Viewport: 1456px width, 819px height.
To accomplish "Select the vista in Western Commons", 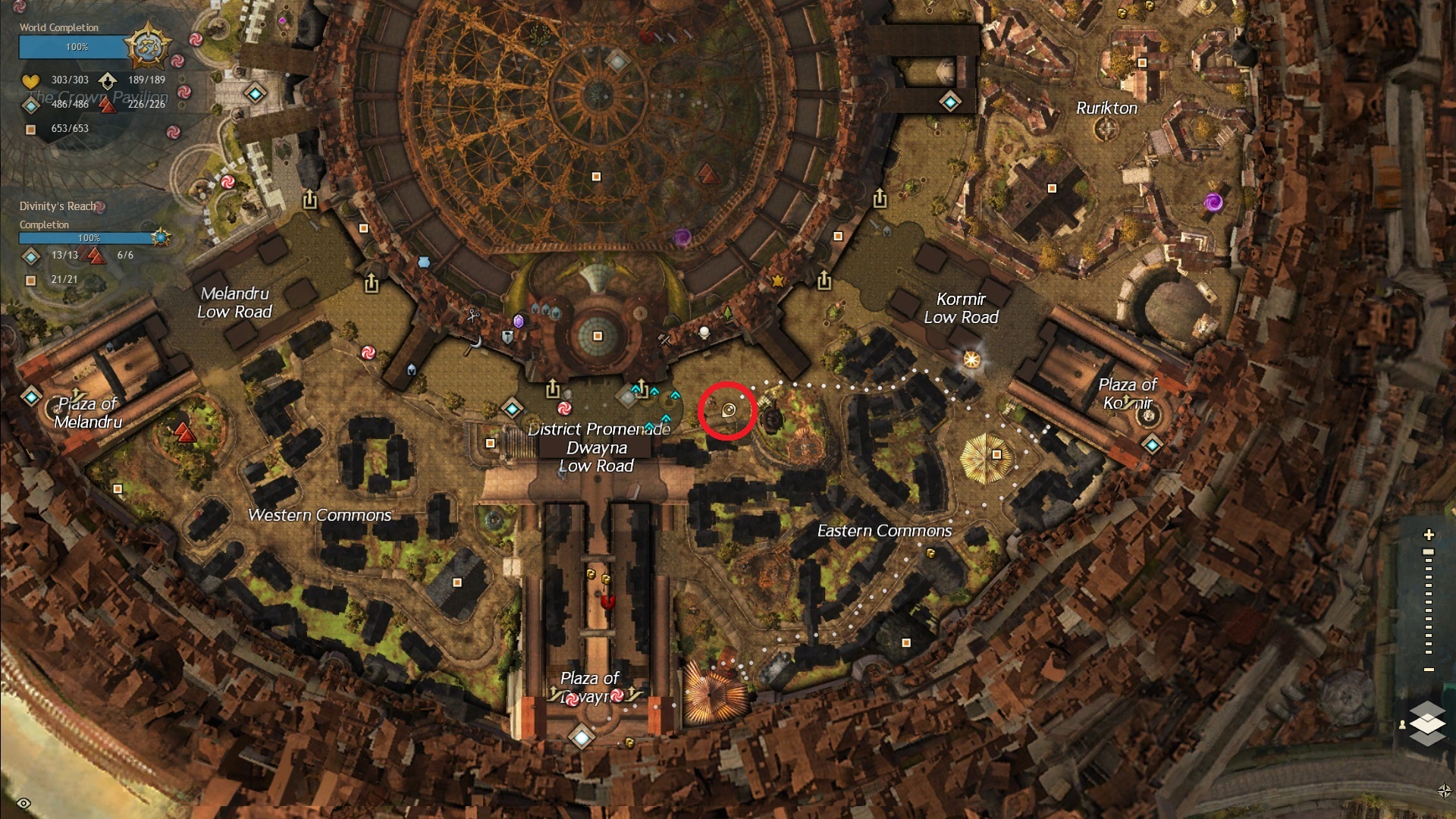I will coord(184,432).
